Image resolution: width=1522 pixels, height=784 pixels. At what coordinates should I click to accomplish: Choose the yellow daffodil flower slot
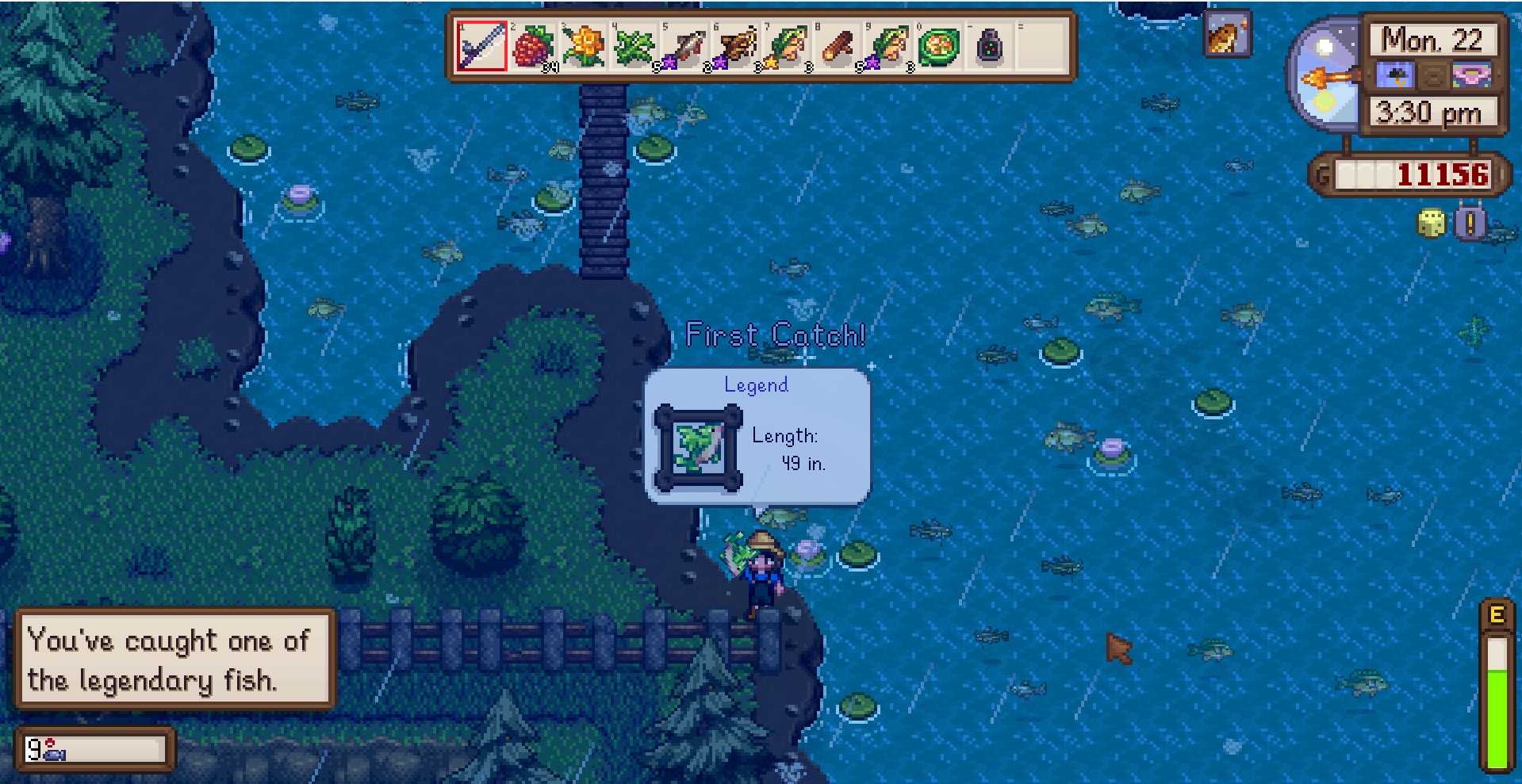click(x=584, y=46)
